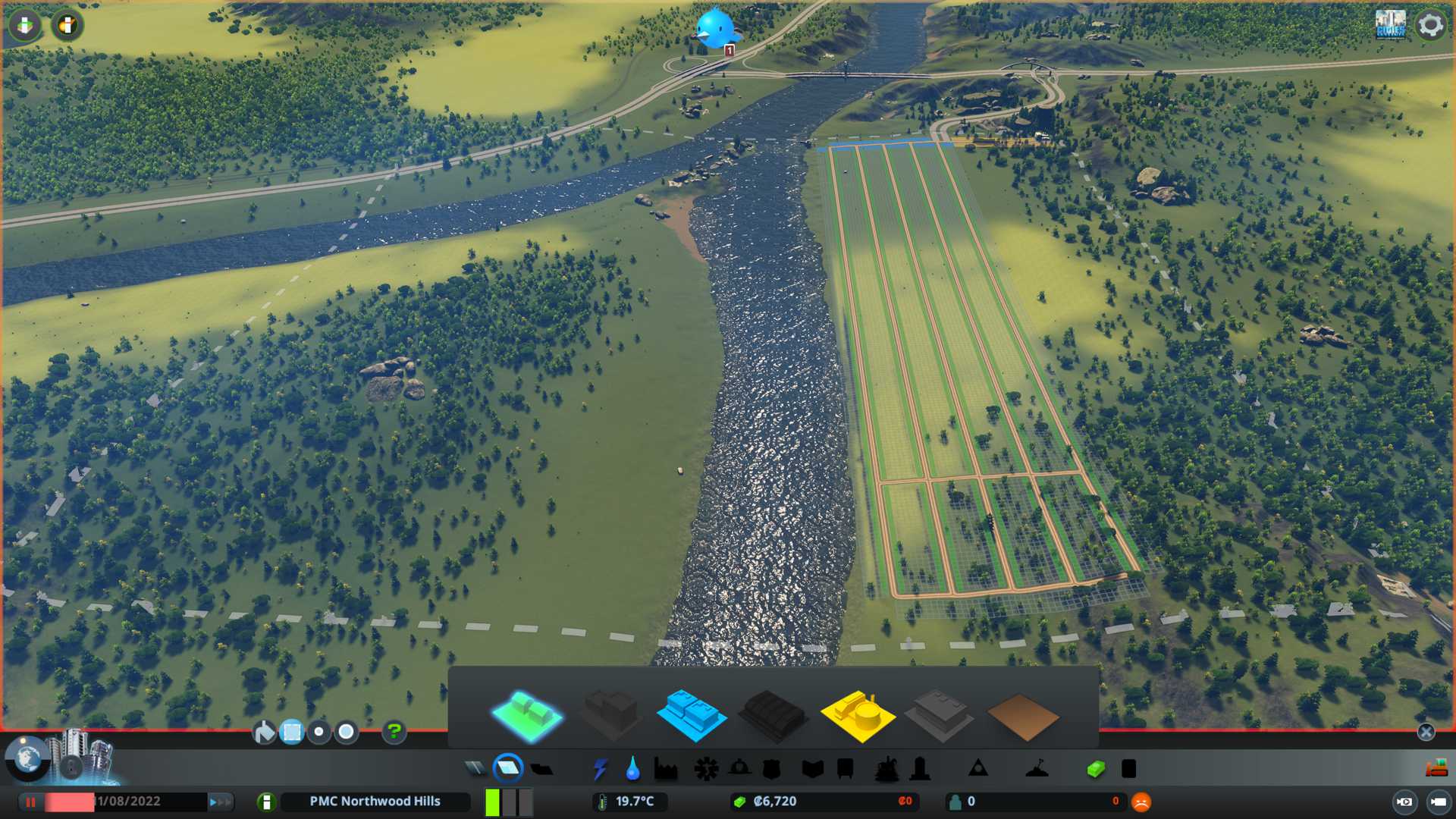
Task: Open the electricity lightning bolt menu
Action: 601,769
